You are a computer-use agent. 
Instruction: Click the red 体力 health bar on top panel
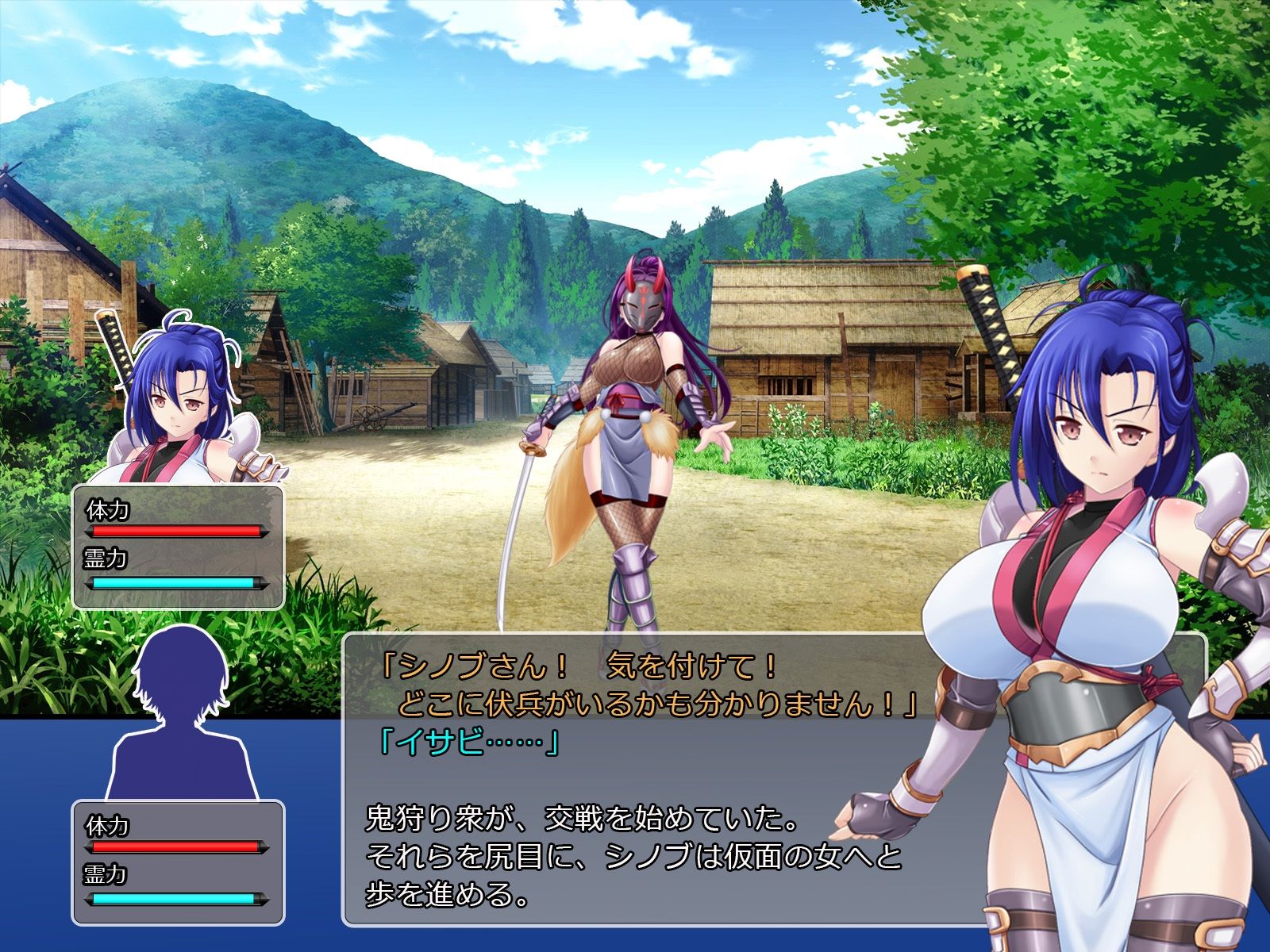176,529
